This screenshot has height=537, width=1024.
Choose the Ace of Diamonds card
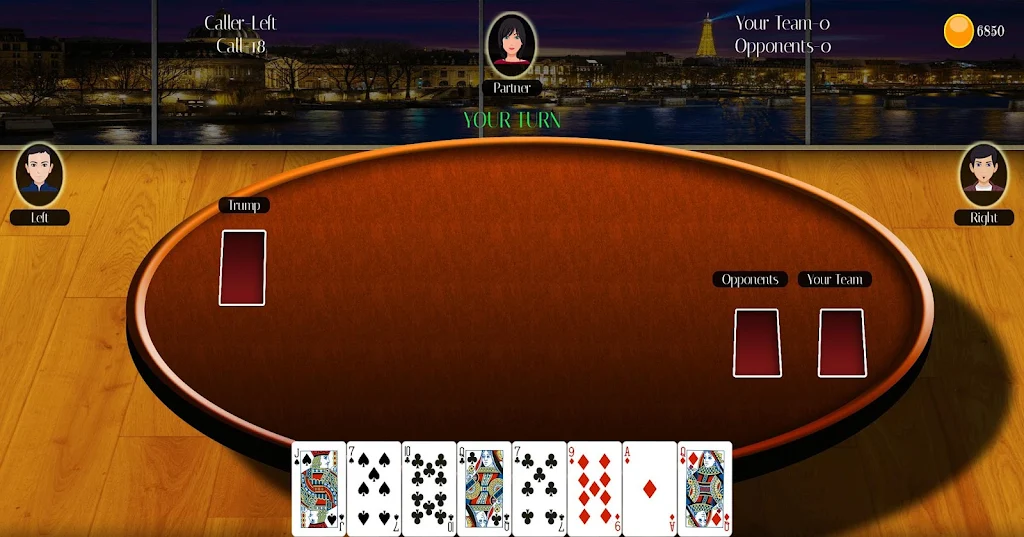click(x=649, y=488)
